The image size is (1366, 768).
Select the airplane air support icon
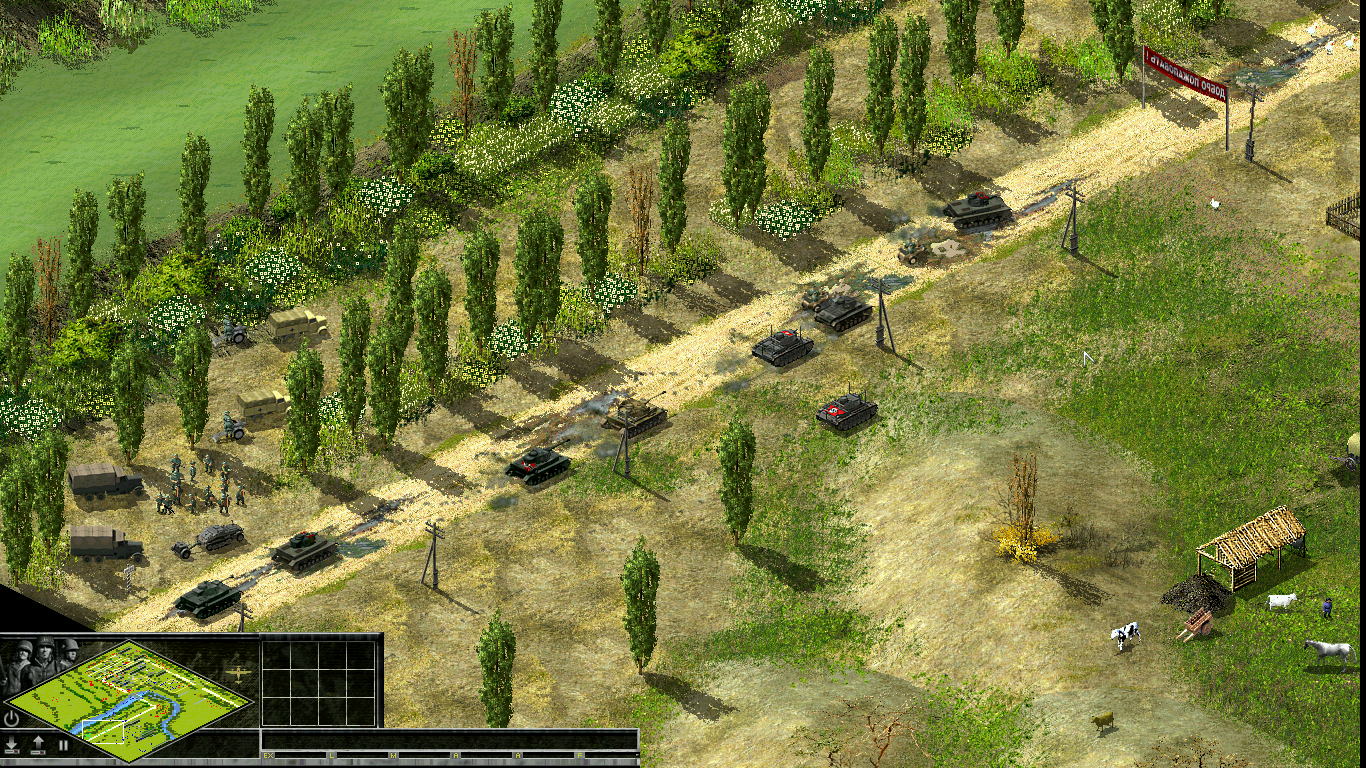237,673
